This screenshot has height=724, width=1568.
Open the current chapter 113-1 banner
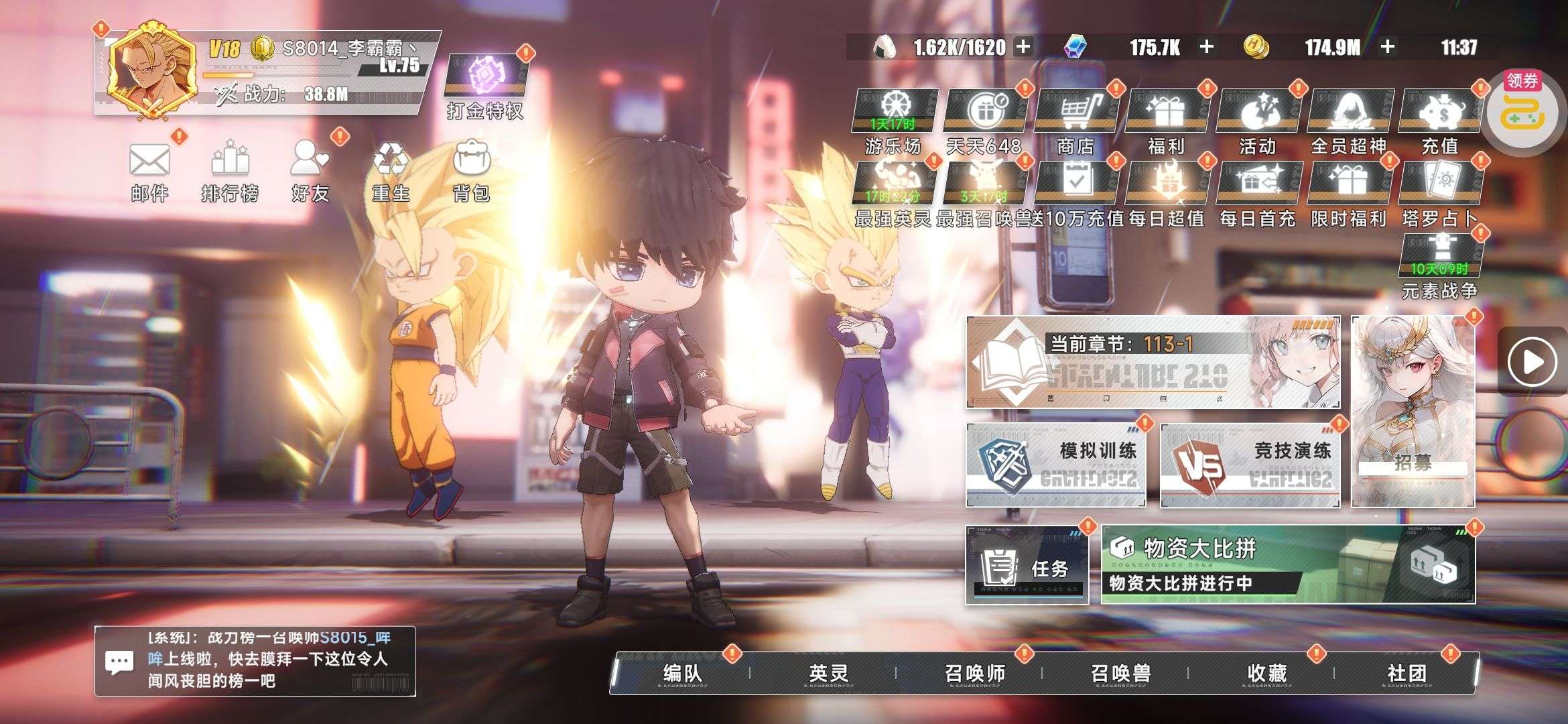1153,363
